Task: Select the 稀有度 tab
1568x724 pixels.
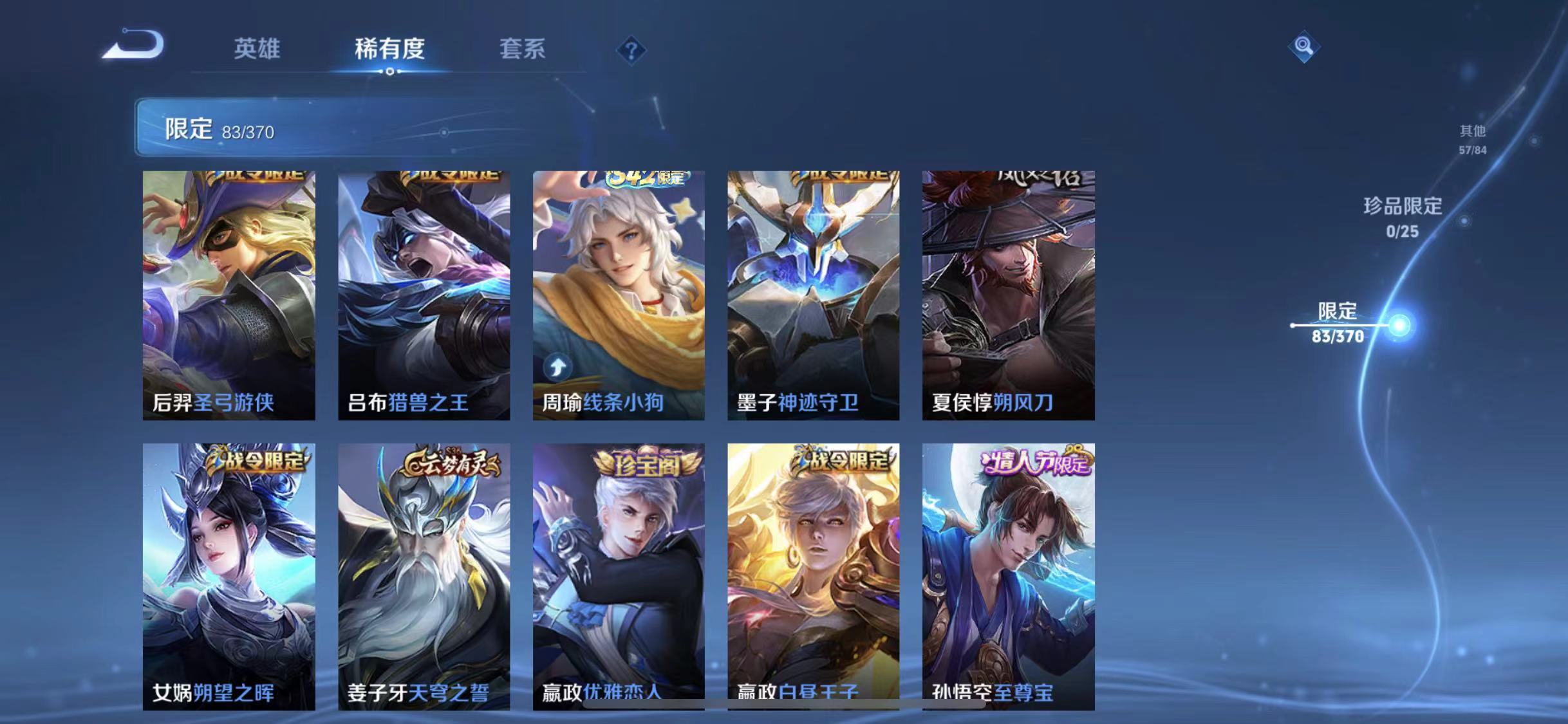Action: [390, 50]
